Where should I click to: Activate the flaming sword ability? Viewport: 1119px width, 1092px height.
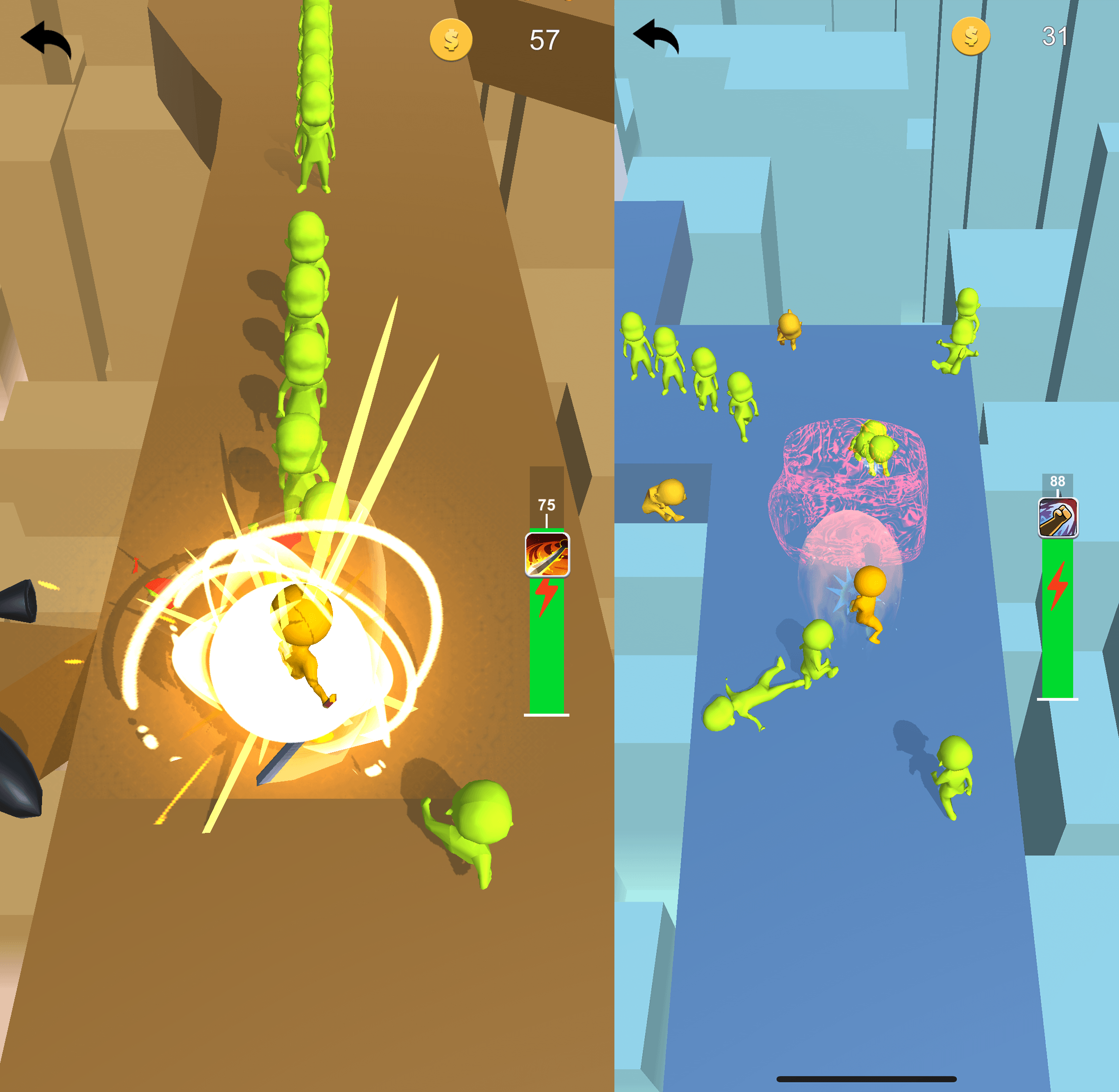pyautogui.click(x=547, y=554)
